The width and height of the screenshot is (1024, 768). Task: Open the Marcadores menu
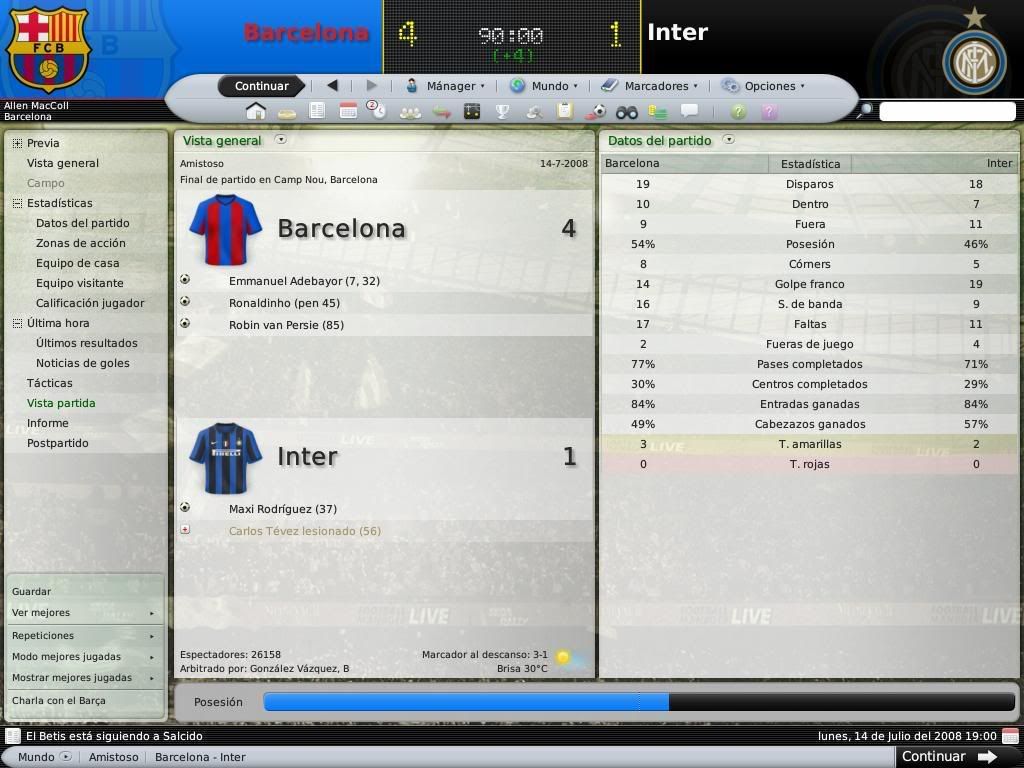pyautogui.click(x=650, y=86)
